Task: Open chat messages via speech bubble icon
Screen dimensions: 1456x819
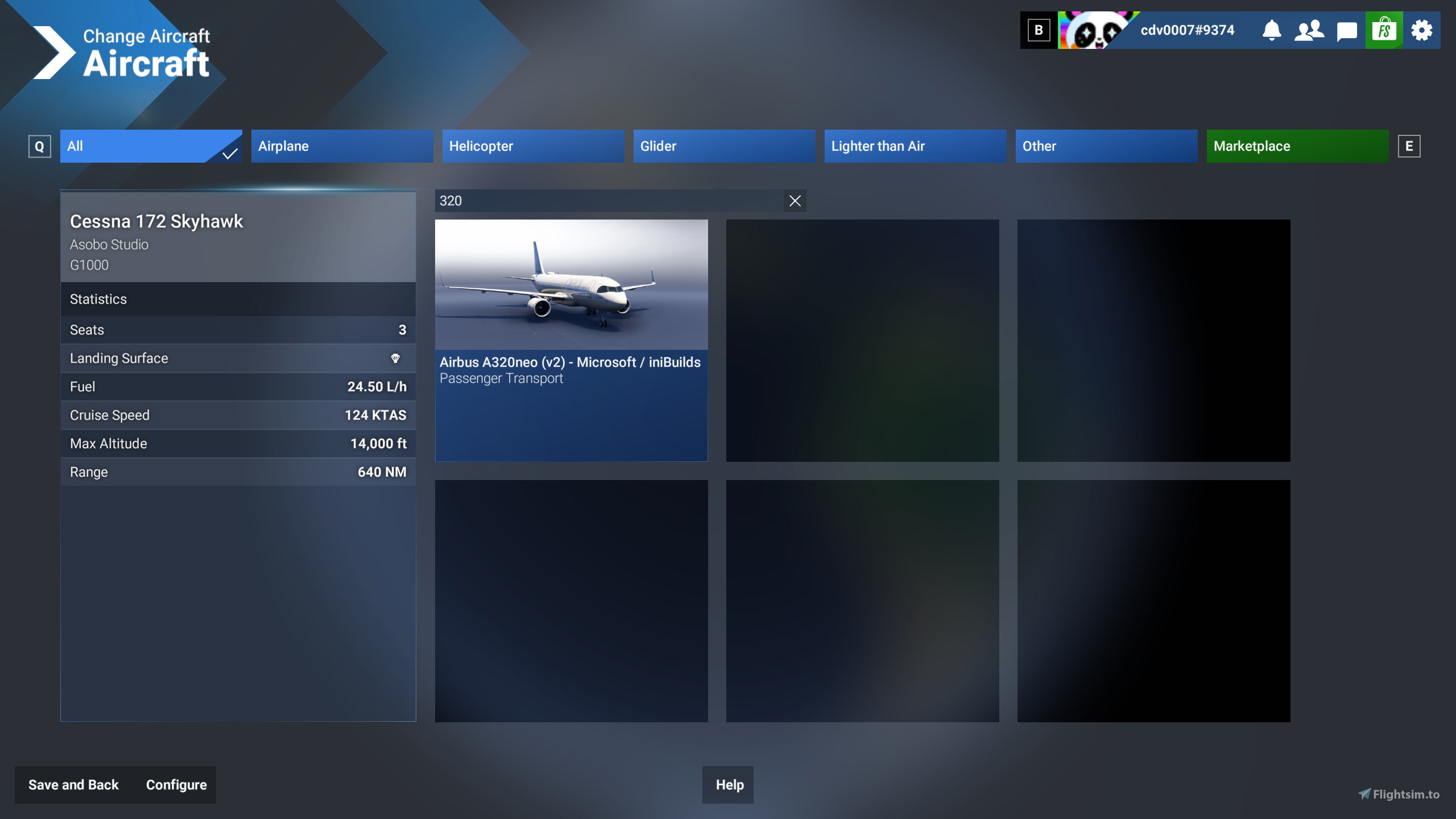Action: click(1346, 30)
